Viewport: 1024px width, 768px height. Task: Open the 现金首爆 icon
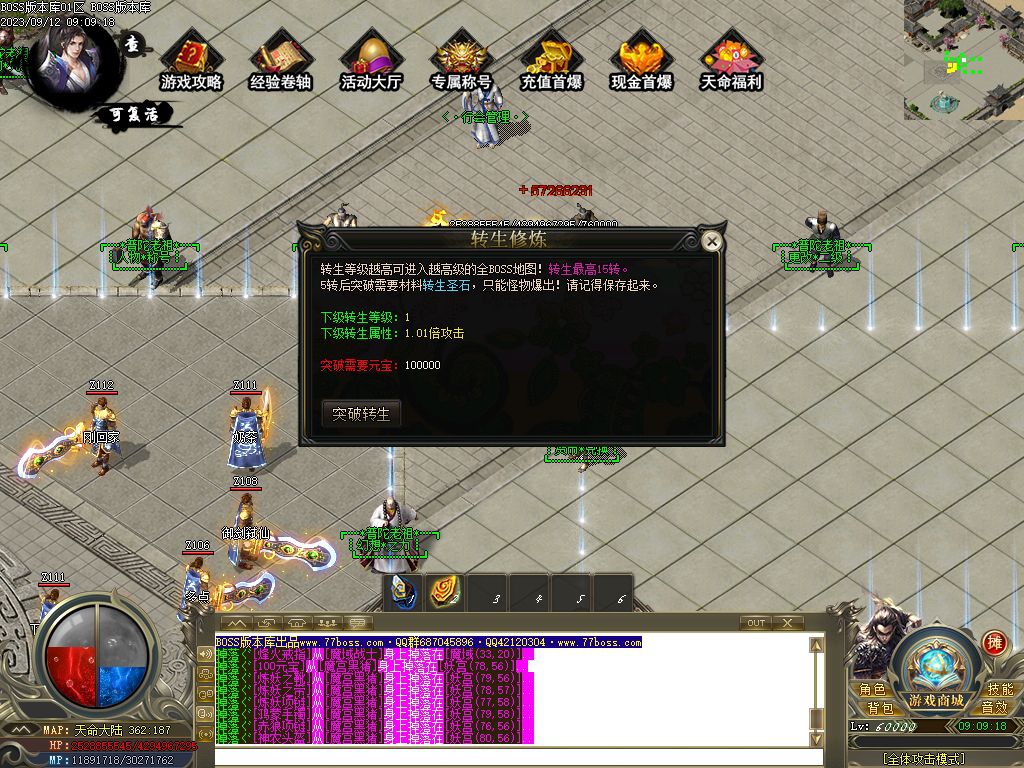(641, 63)
